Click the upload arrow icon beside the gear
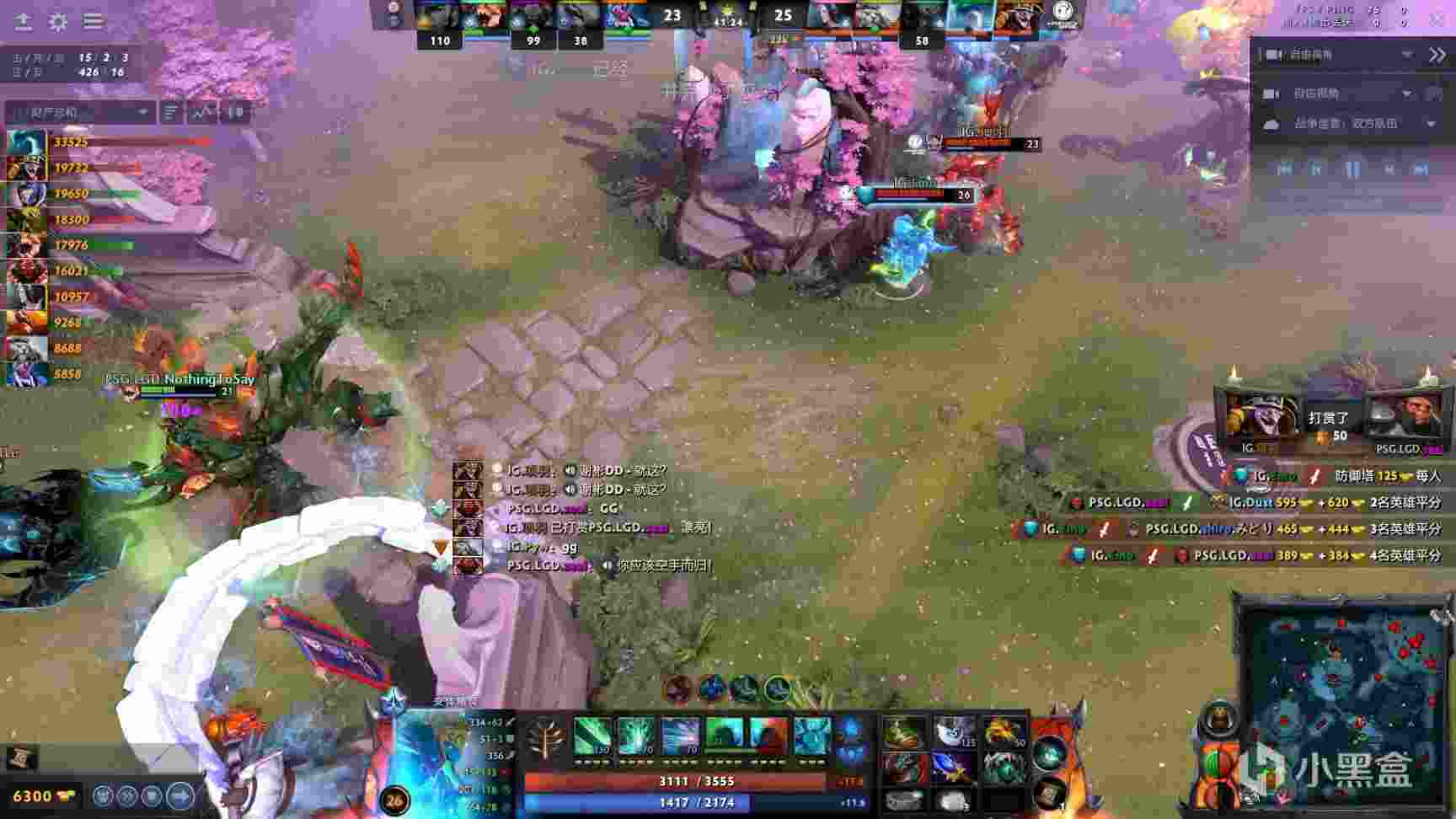The width and height of the screenshot is (1456, 819). pos(24,21)
